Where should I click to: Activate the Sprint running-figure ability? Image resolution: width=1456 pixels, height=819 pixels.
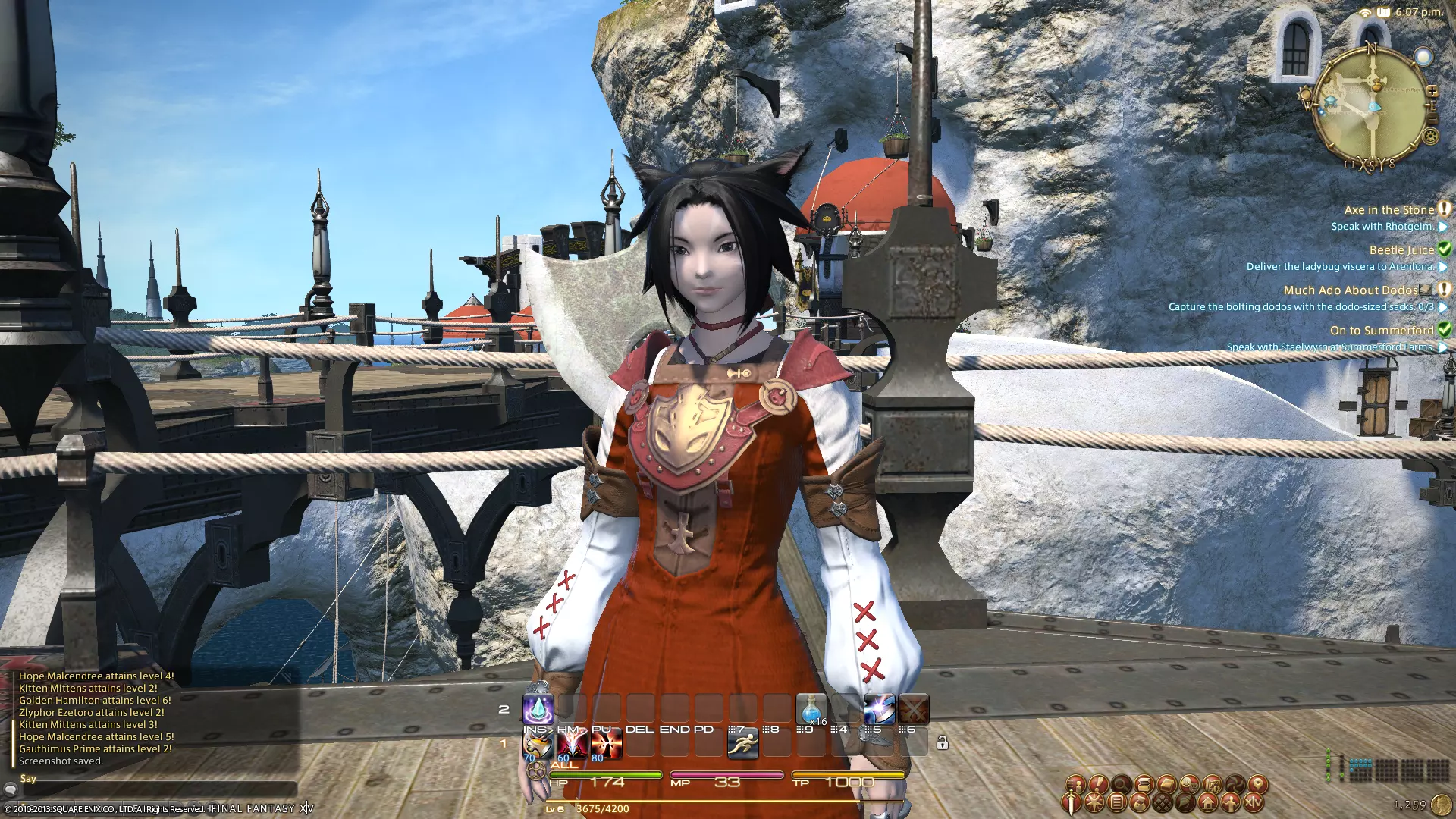(x=742, y=745)
